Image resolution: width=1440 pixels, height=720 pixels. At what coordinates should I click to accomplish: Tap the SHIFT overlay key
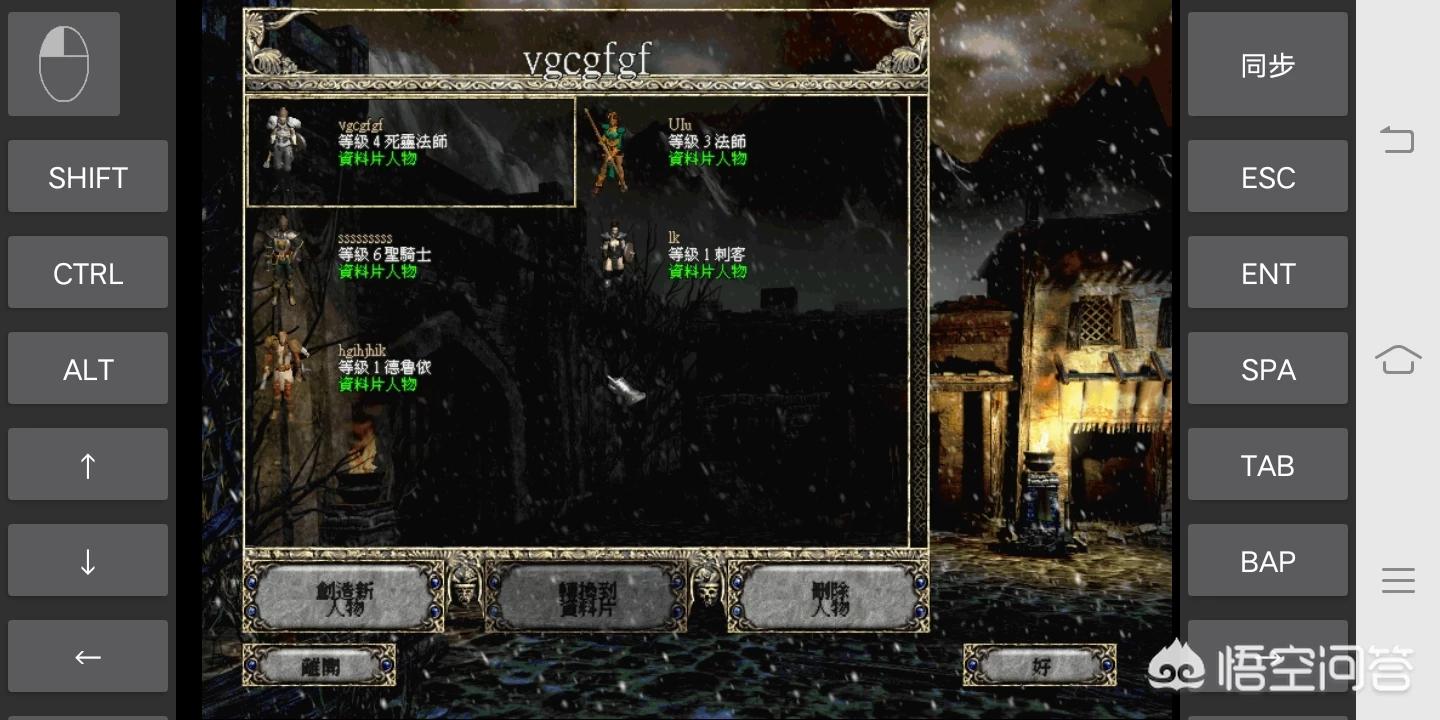coord(88,177)
